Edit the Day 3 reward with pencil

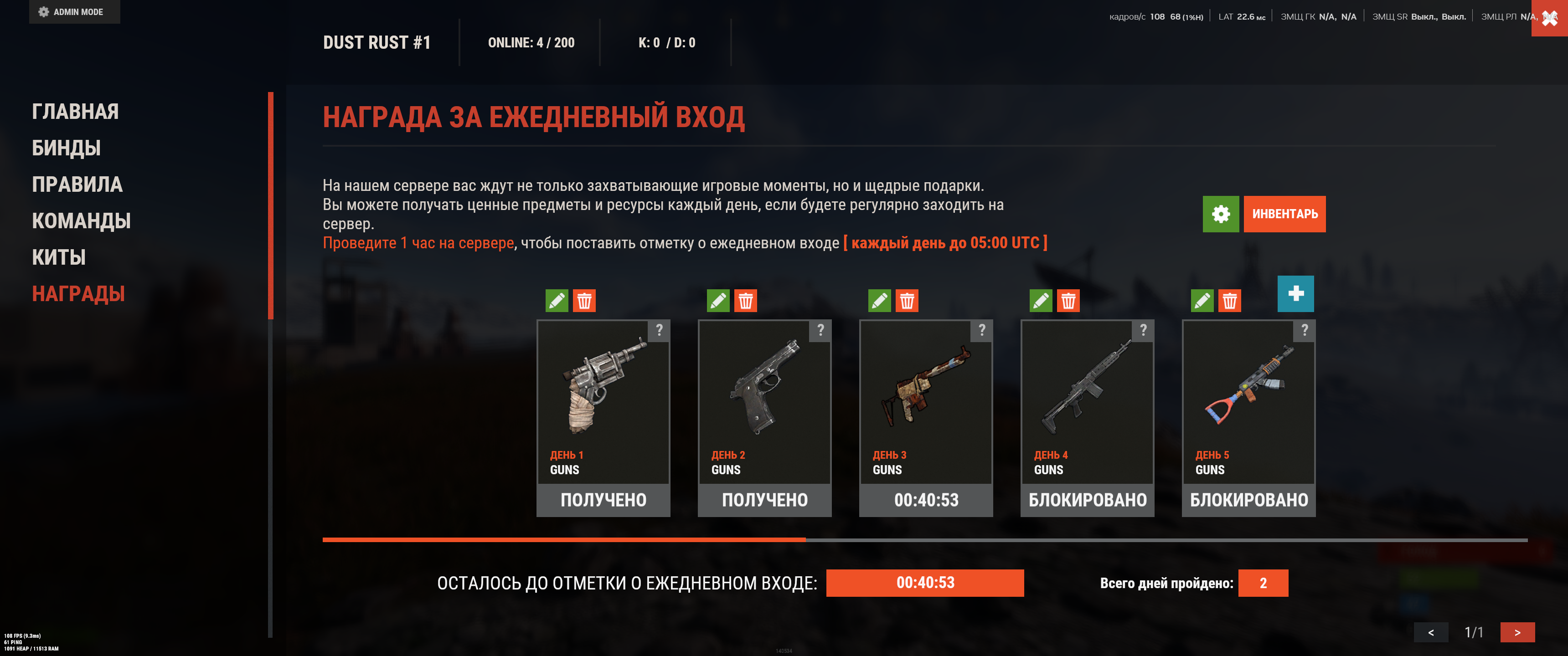[879, 301]
